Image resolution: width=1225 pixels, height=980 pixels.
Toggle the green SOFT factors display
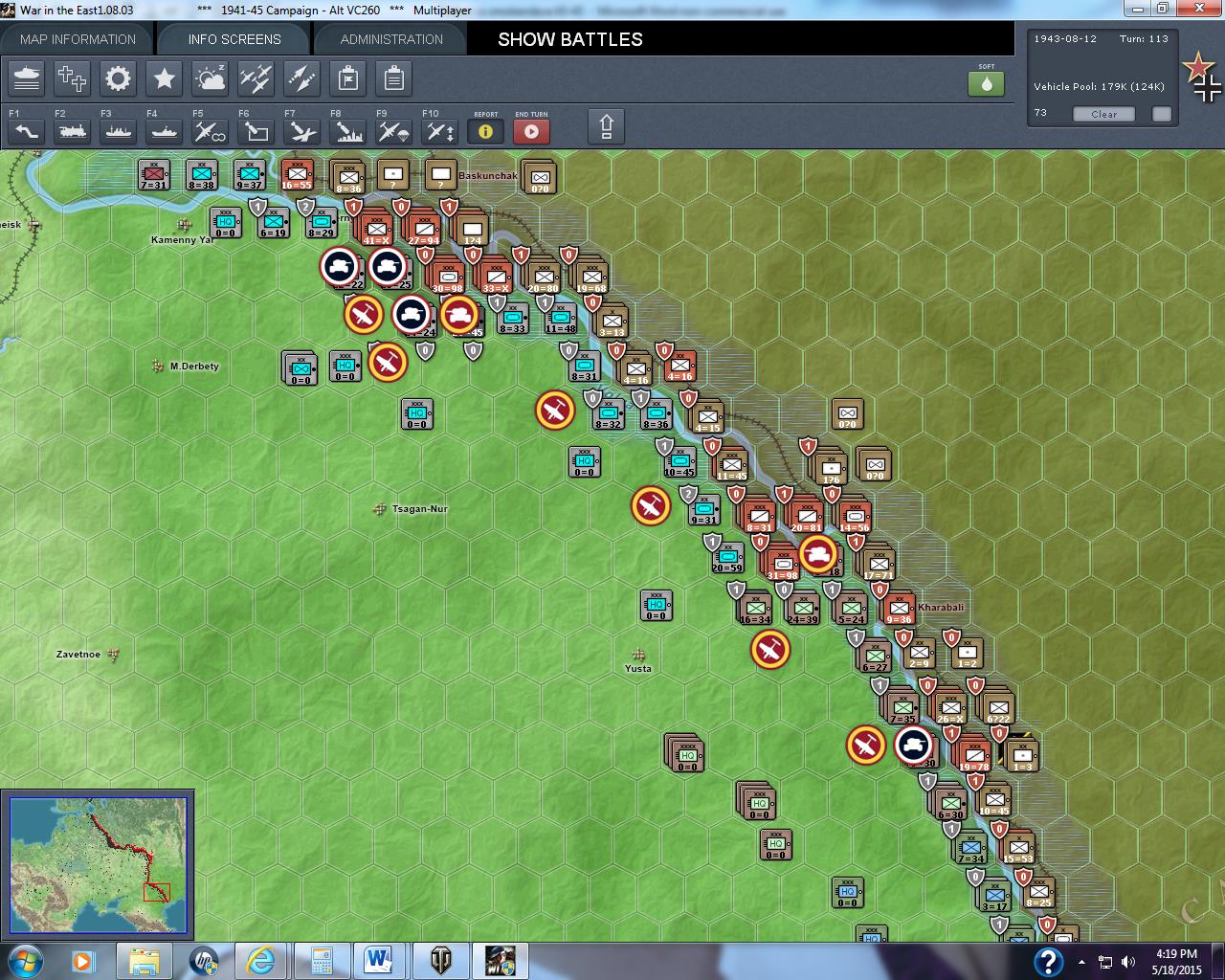986,83
